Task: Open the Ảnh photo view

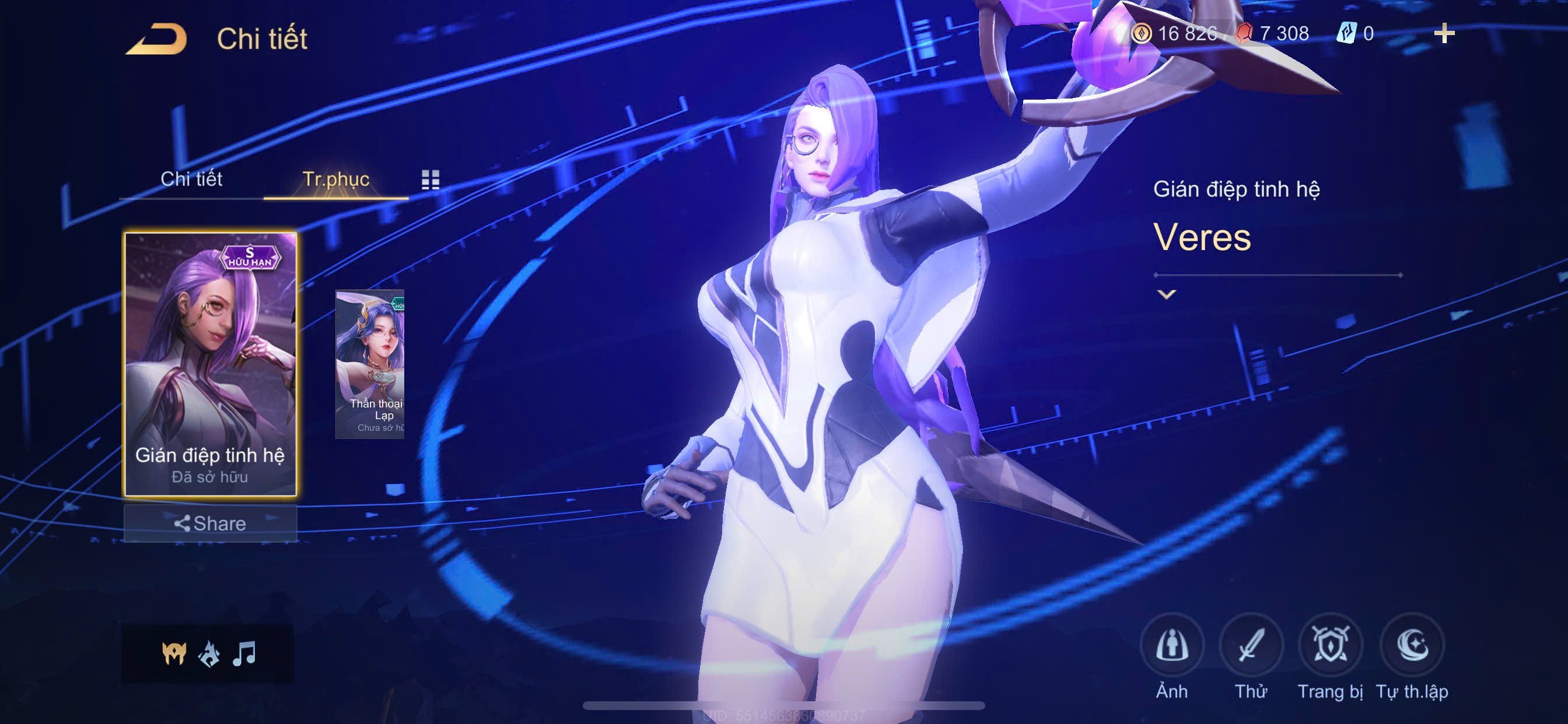Action: (x=1172, y=645)
